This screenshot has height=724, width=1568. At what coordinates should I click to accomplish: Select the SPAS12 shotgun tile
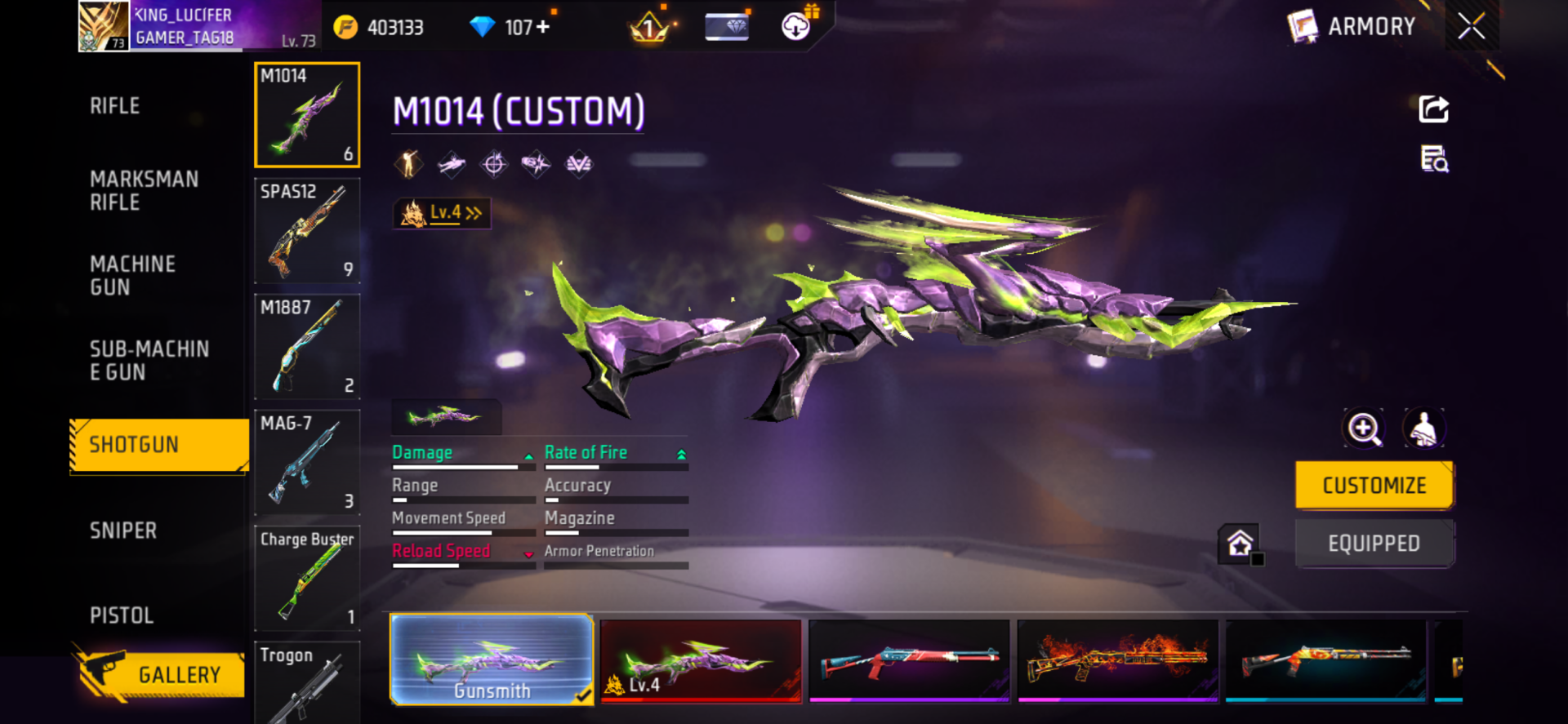(307, 230)
